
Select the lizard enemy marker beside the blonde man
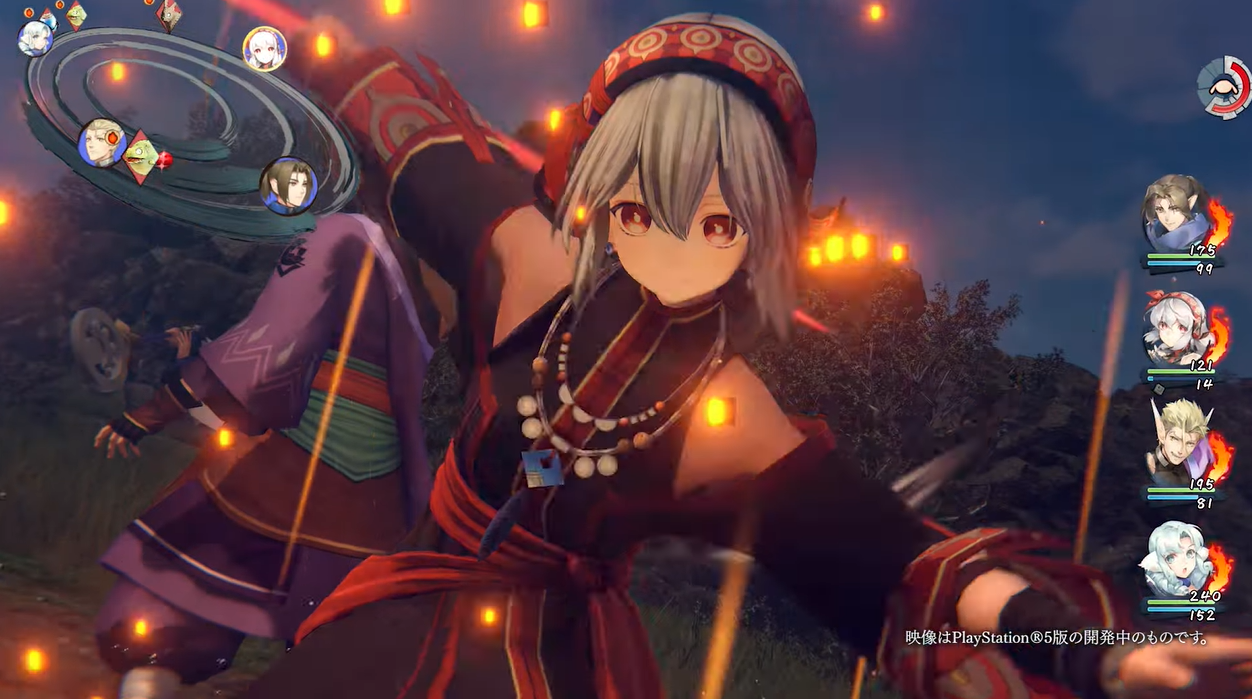[x=141, y=157]
